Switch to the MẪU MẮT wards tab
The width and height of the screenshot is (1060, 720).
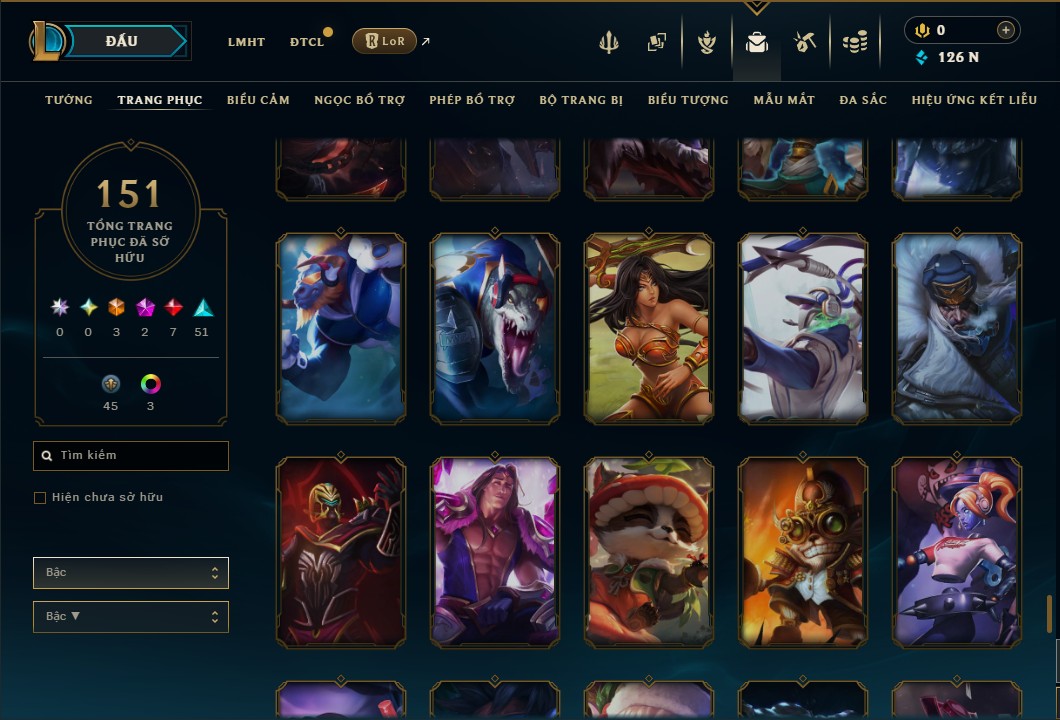point(784,100)
